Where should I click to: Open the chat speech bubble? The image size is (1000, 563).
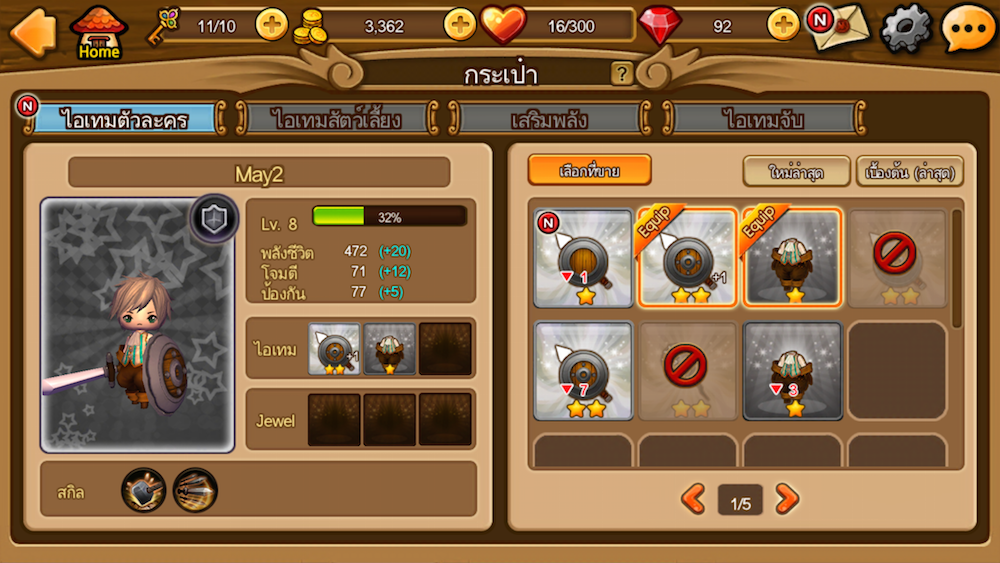tap(967, 29)
